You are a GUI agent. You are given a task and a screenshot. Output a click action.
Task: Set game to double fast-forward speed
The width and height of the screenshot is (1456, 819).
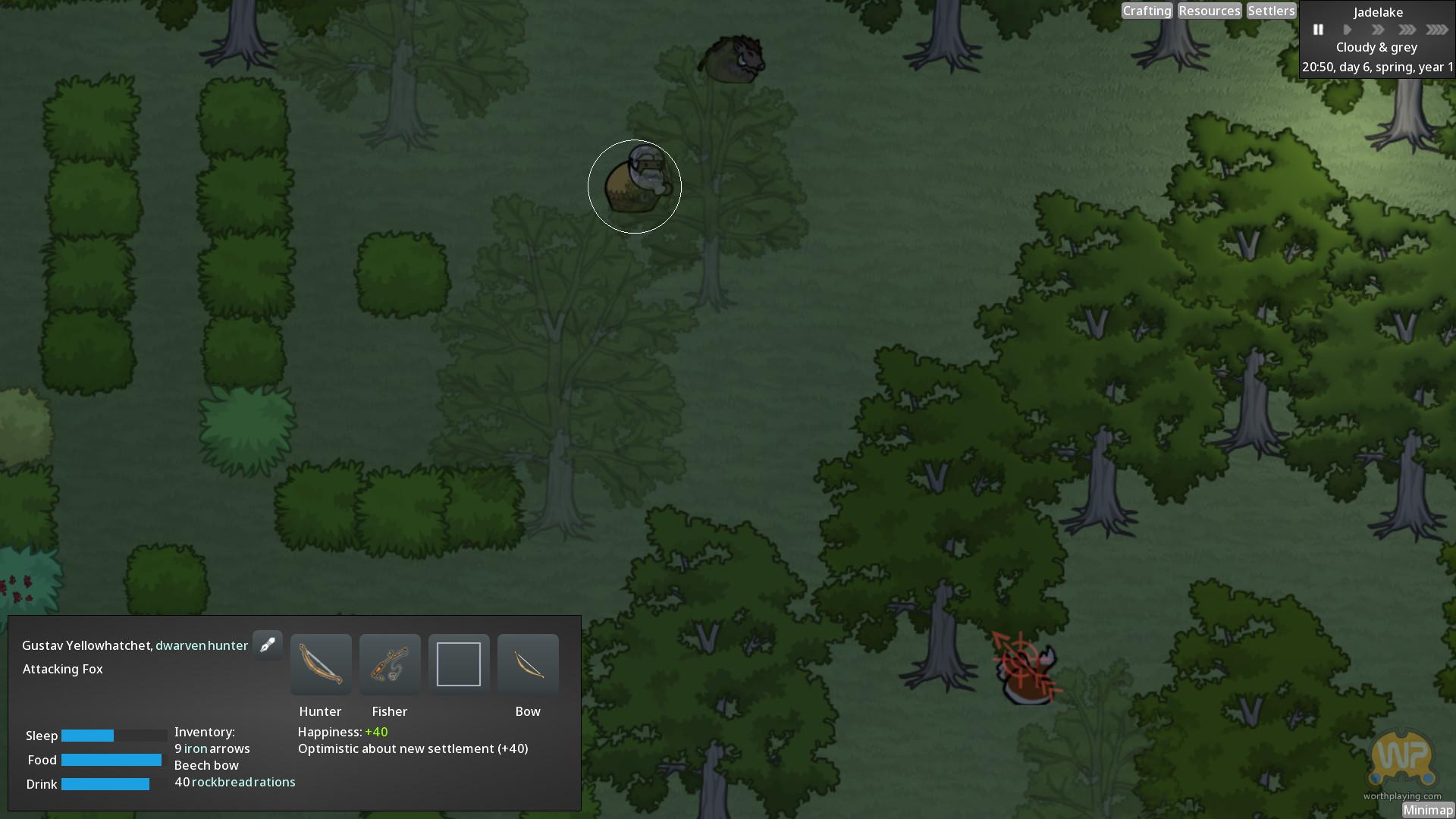(x=1377, y=30)
